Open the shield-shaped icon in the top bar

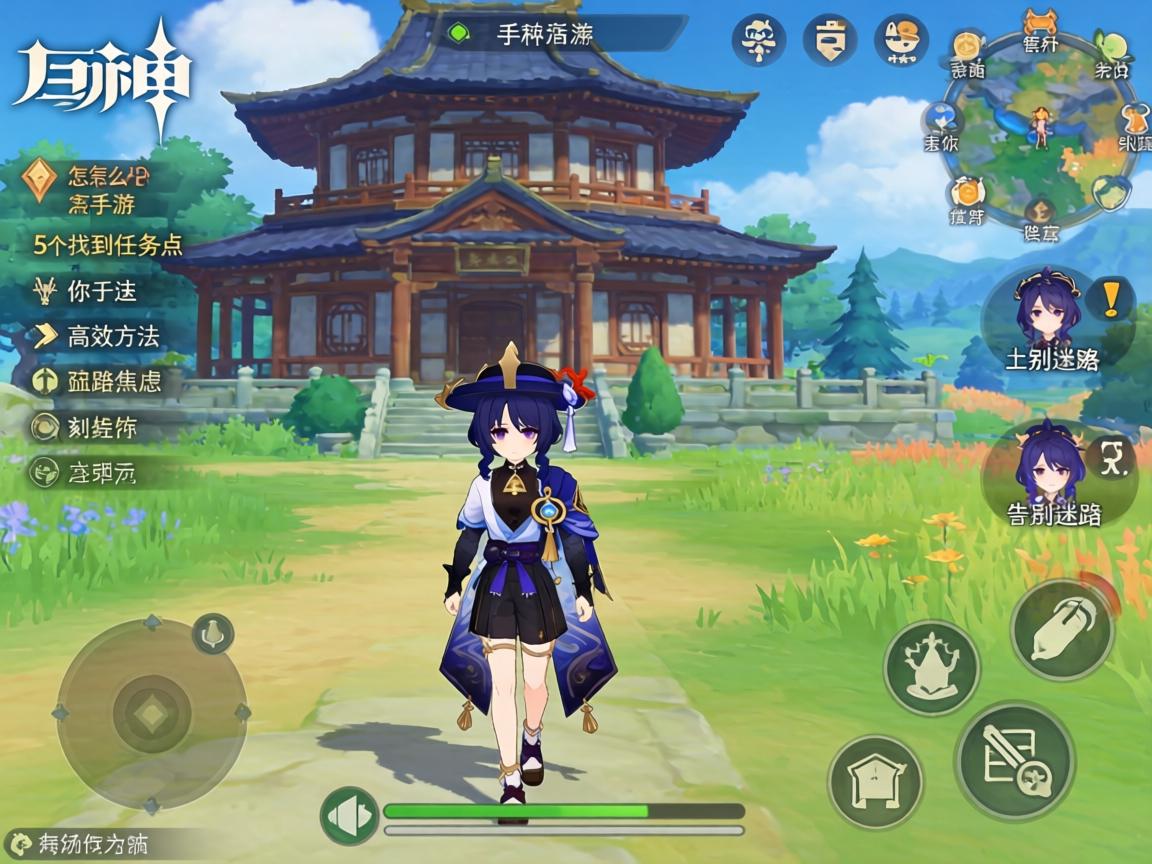[x=830, y=39]
